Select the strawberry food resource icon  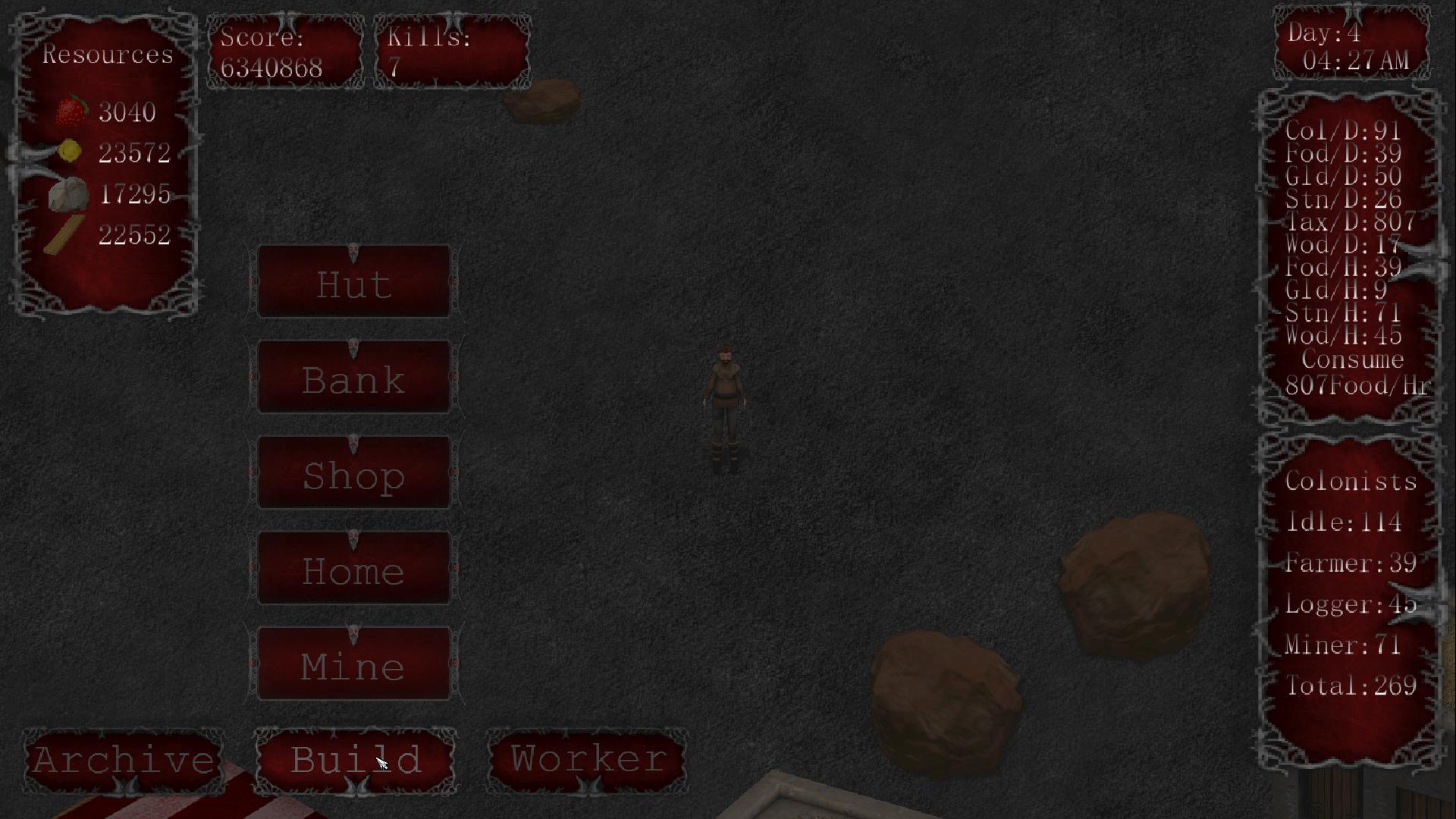pos(71,110)
